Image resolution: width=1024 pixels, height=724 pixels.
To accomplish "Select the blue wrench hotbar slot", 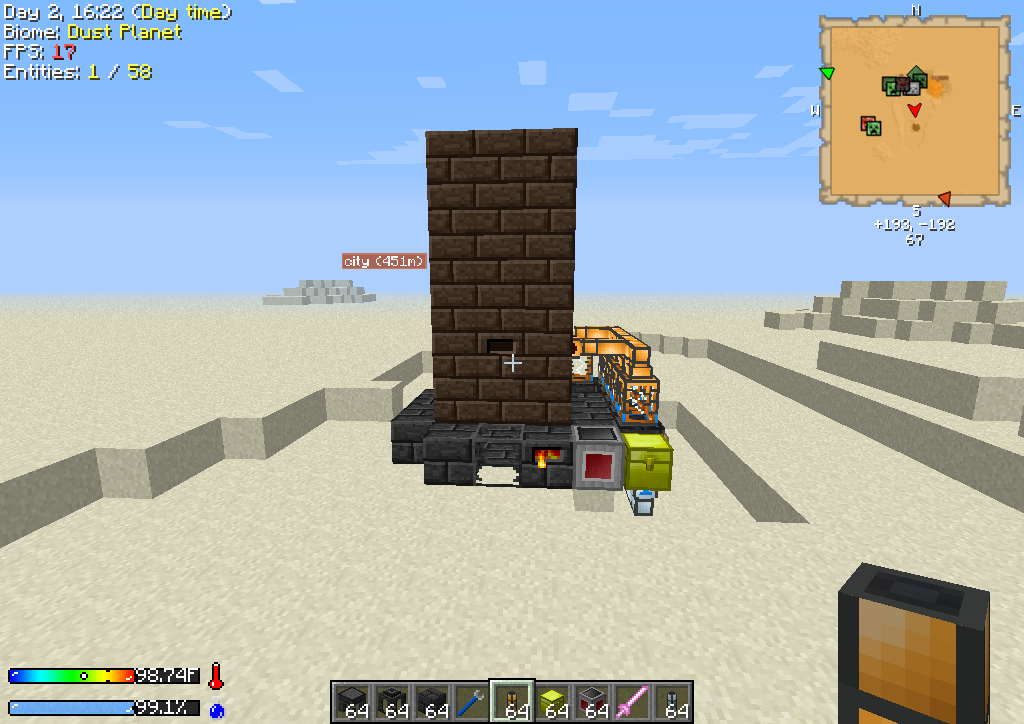I will click(471, 701).
